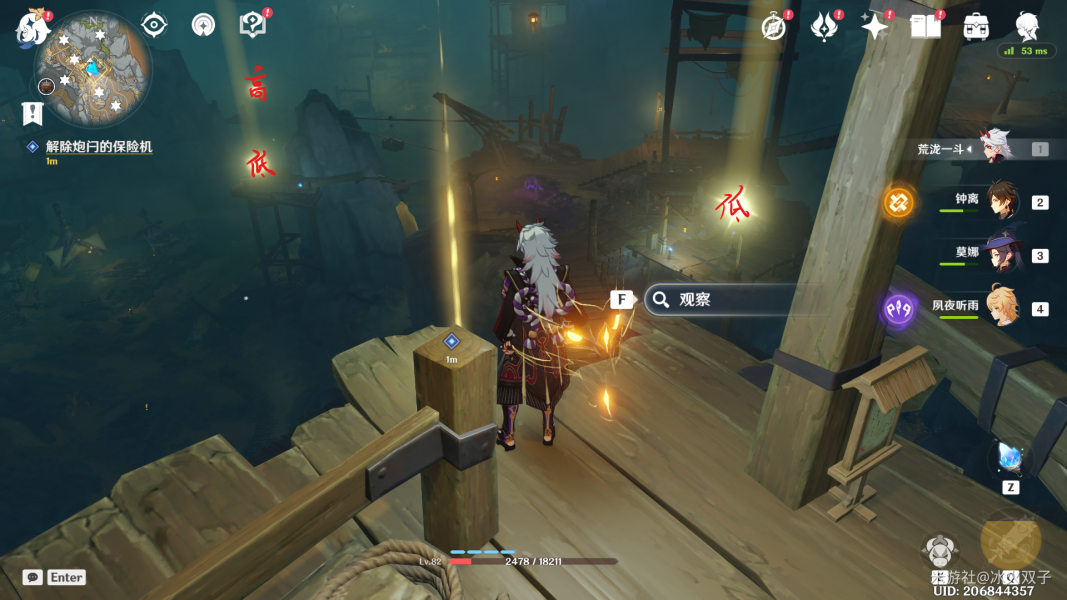Switch to party member 夙夜昕雨
Image resolution: width=1067 pixels, height=600 pixels.
pyautogui.click(x=1003, y=306)
